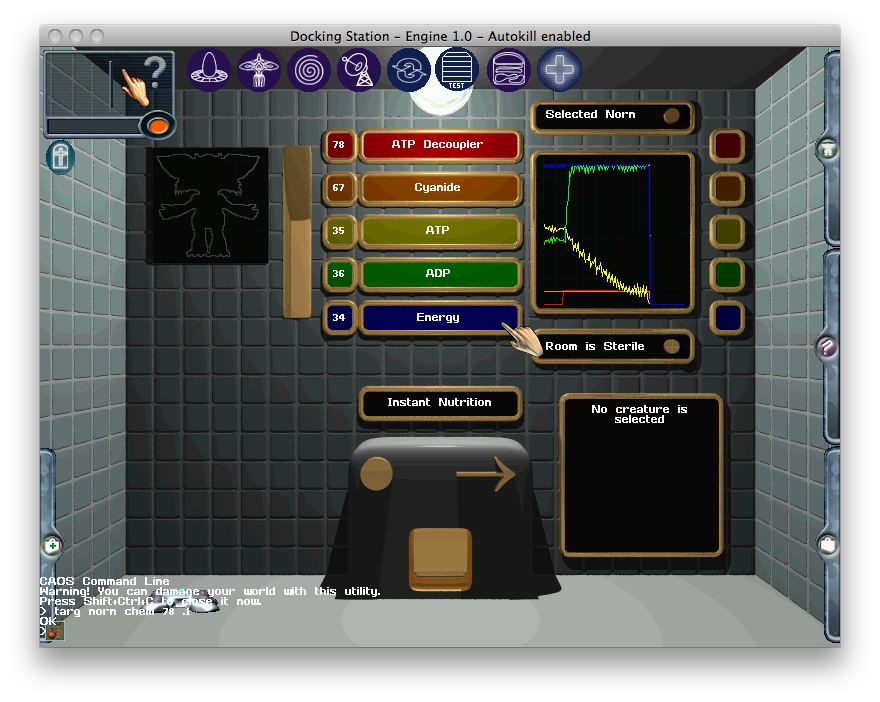Trigger the Instant Nutrition button

[x=440, y=403]
